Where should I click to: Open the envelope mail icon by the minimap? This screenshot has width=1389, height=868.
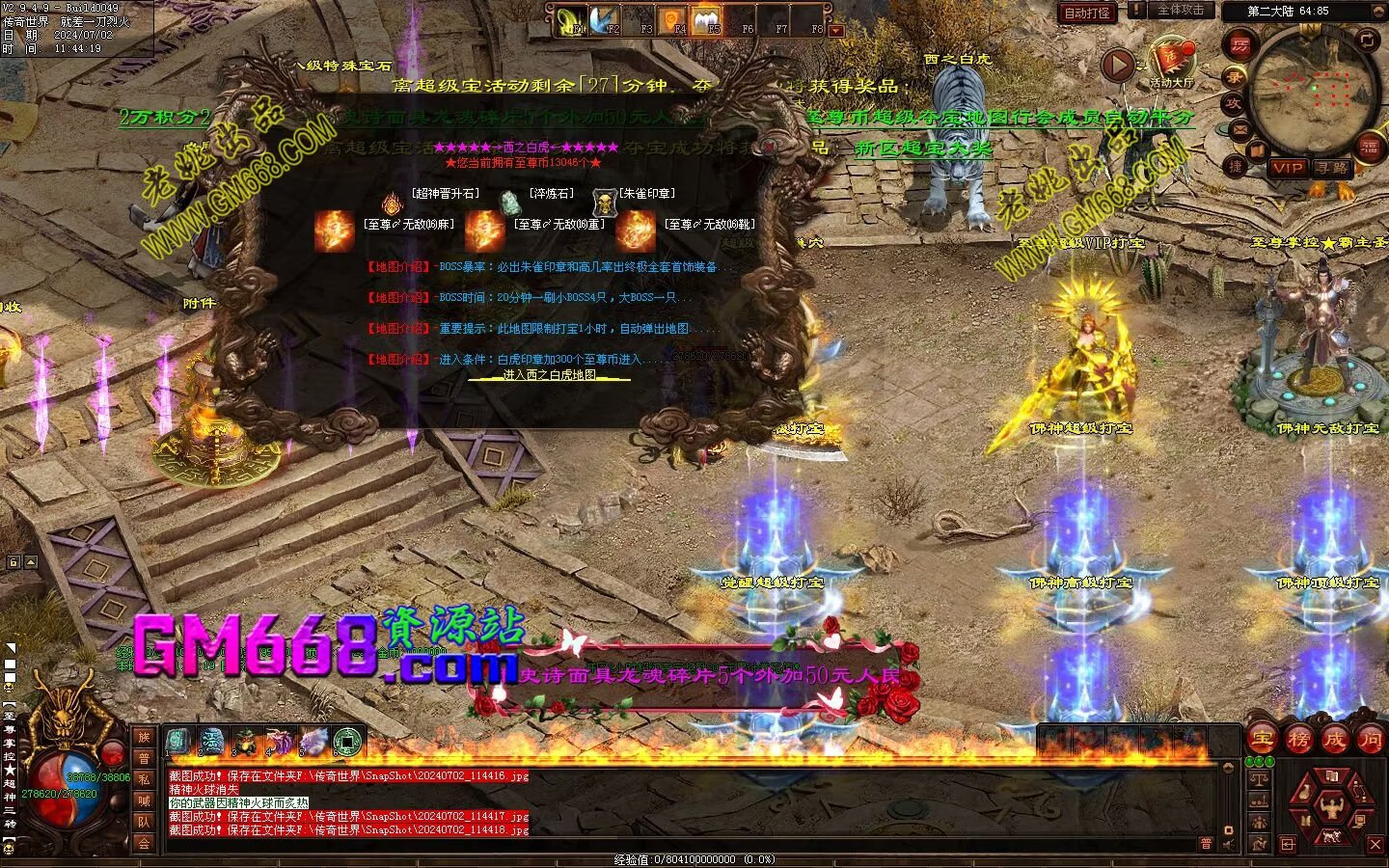pos(1240,129)
